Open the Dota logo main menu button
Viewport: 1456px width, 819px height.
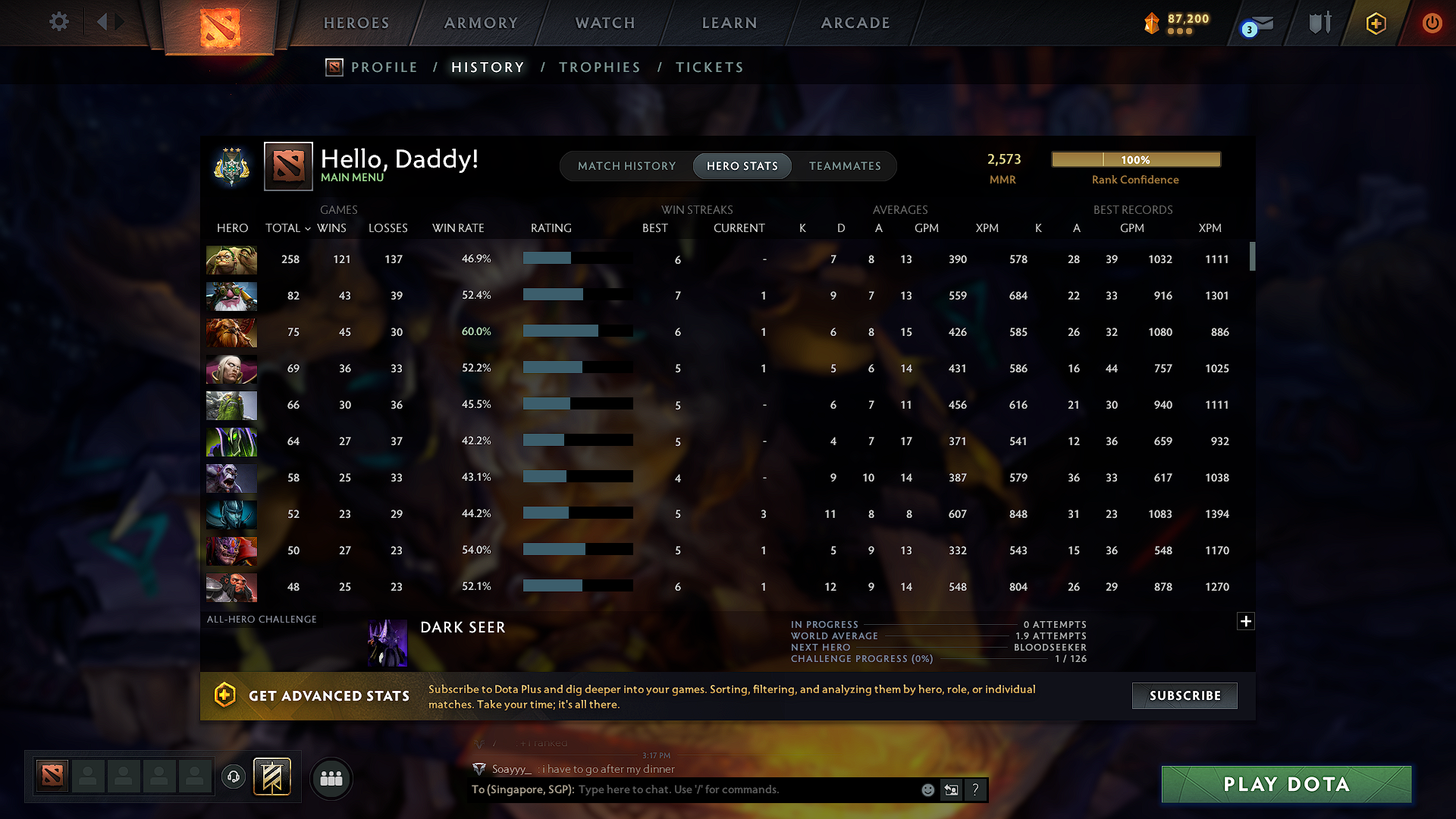click(219, 27)
